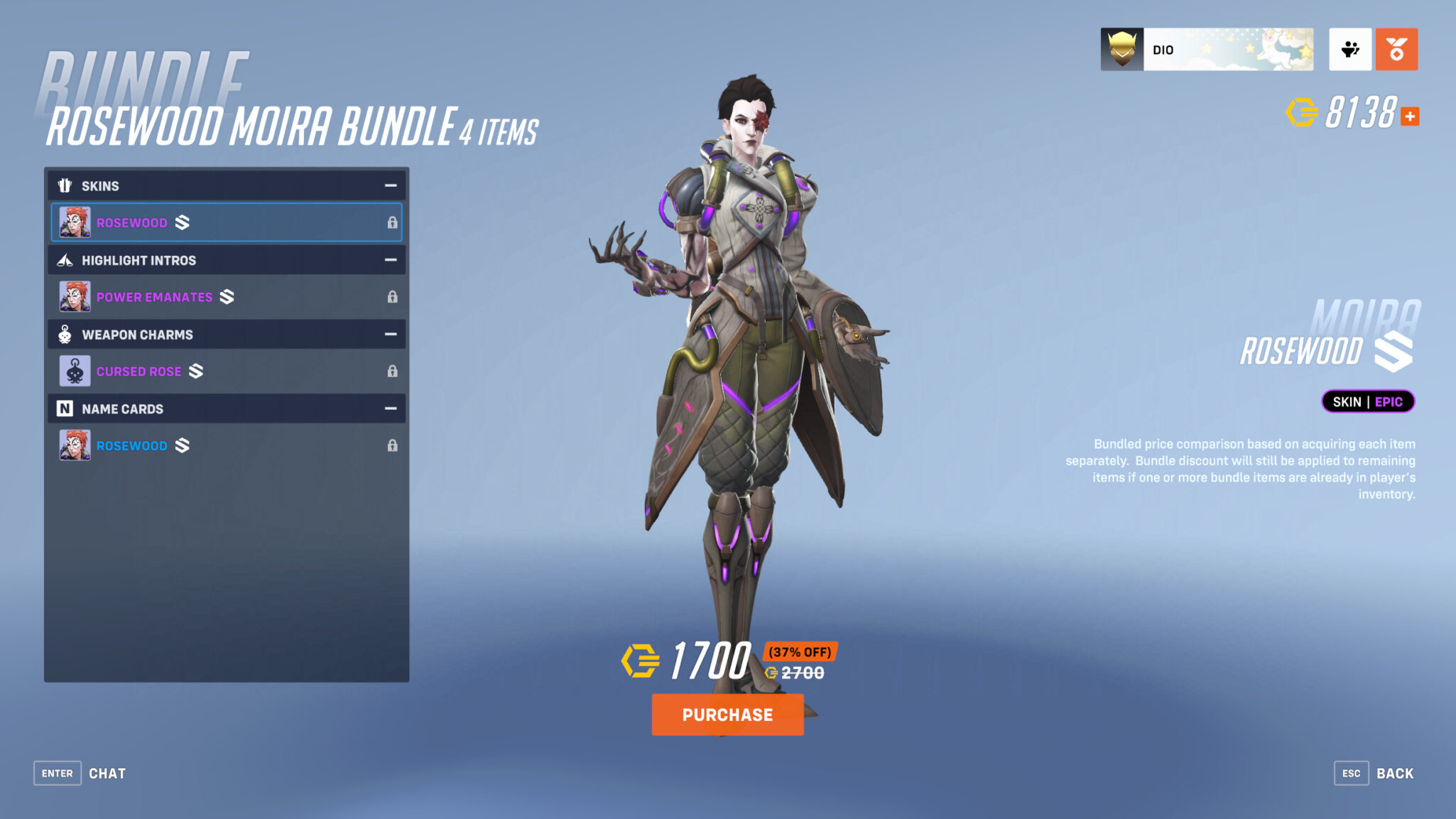
Task: Click the Cursed Rose weapon charm icon
Action: (77, 371)
